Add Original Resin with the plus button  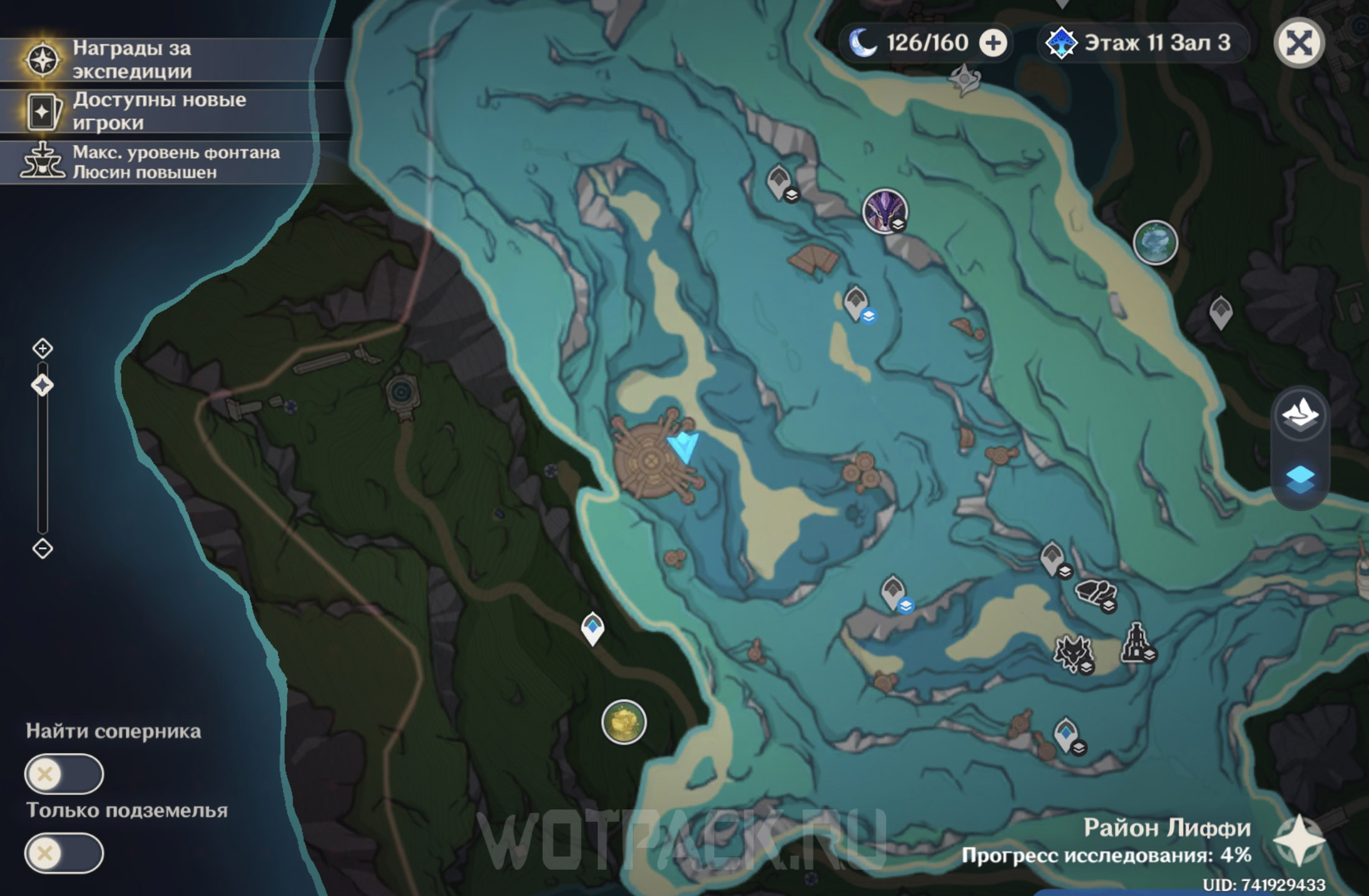coord(993,43)
